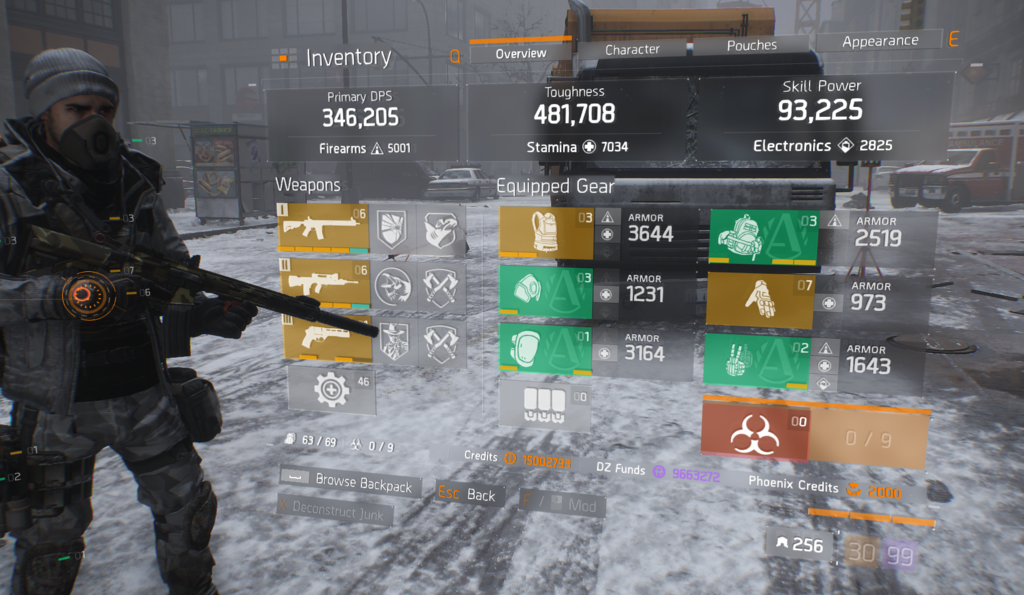Click the Browse Backpack button
The width and height of the screenshot is (1024, 595).
click(348, 485)
